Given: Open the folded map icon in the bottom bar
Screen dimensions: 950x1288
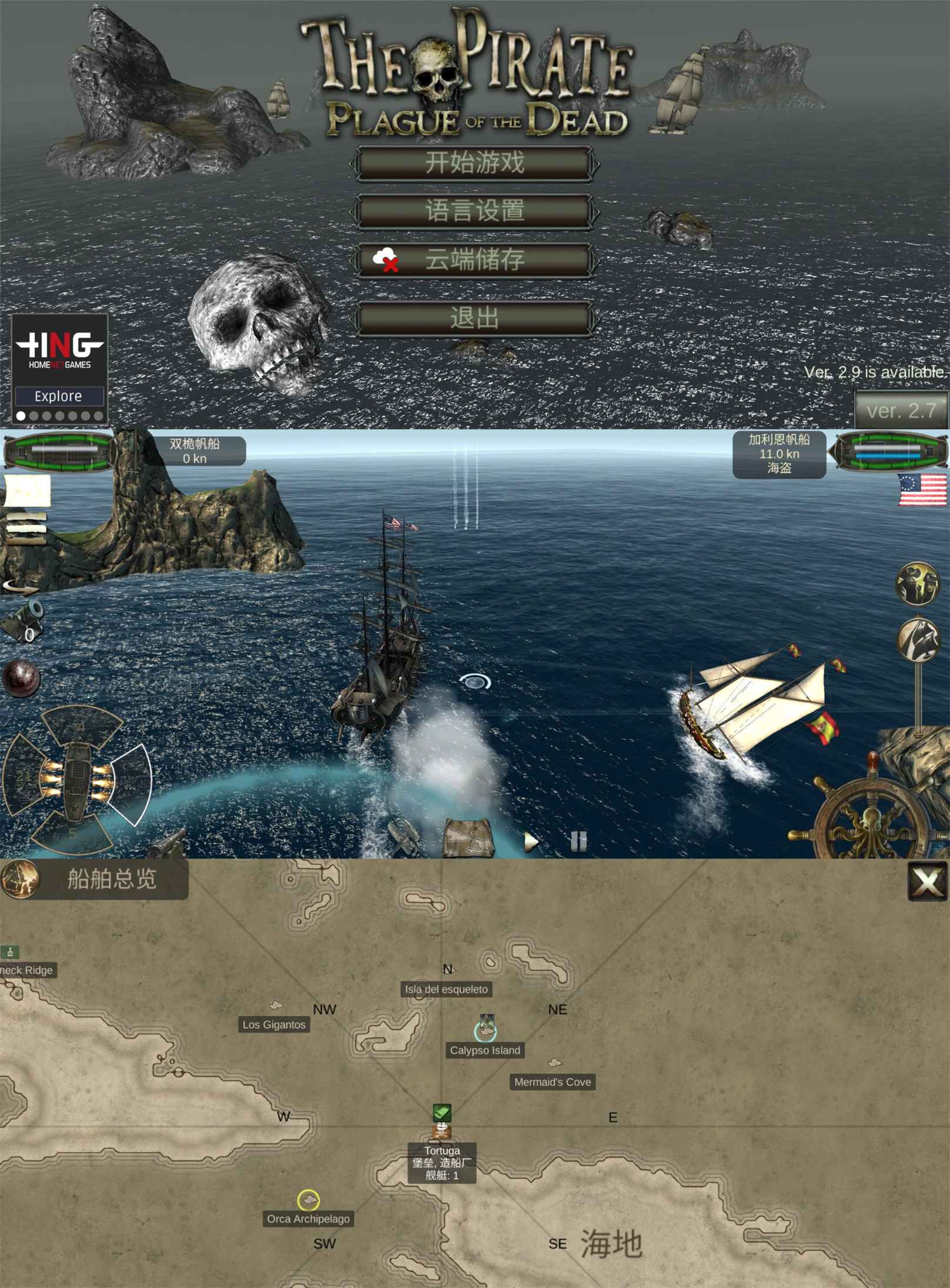Looking at the screenshot, I should click(x=468, y=838).
